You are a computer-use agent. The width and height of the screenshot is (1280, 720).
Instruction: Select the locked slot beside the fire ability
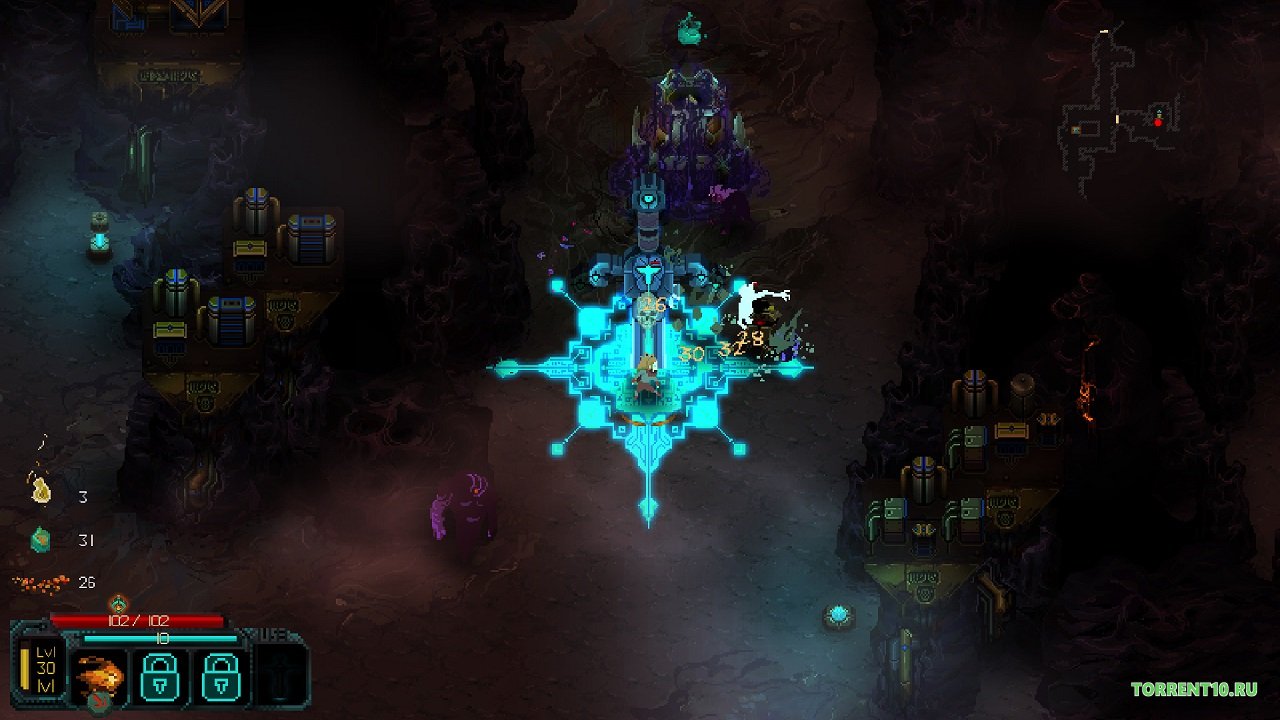pyautogui.click(x=161, y=675)
